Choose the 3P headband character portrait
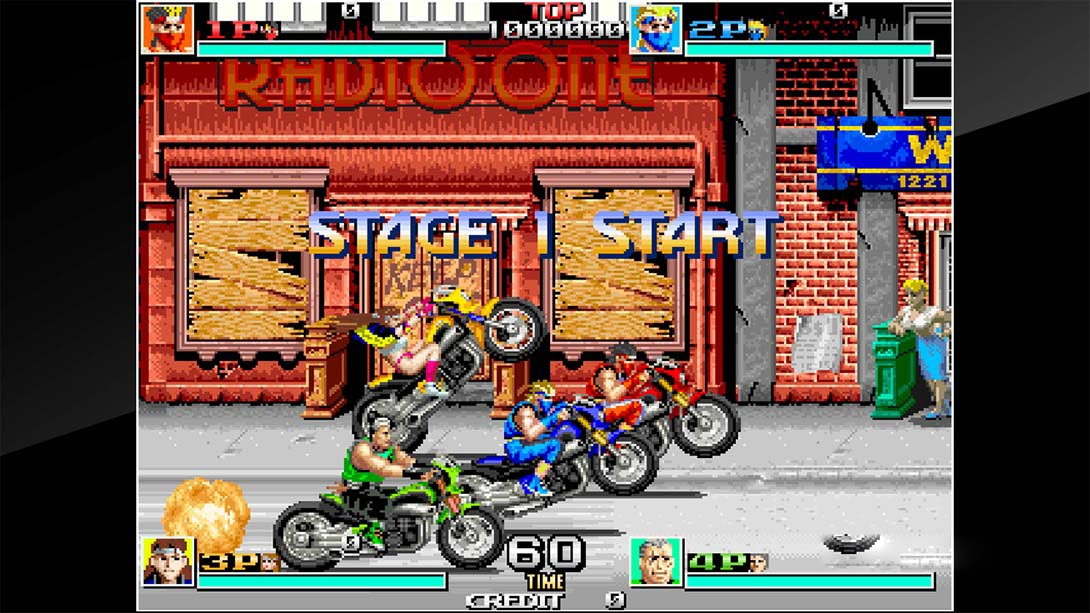The width and height of the screenshot is (1090, 613). coord(167,562)
